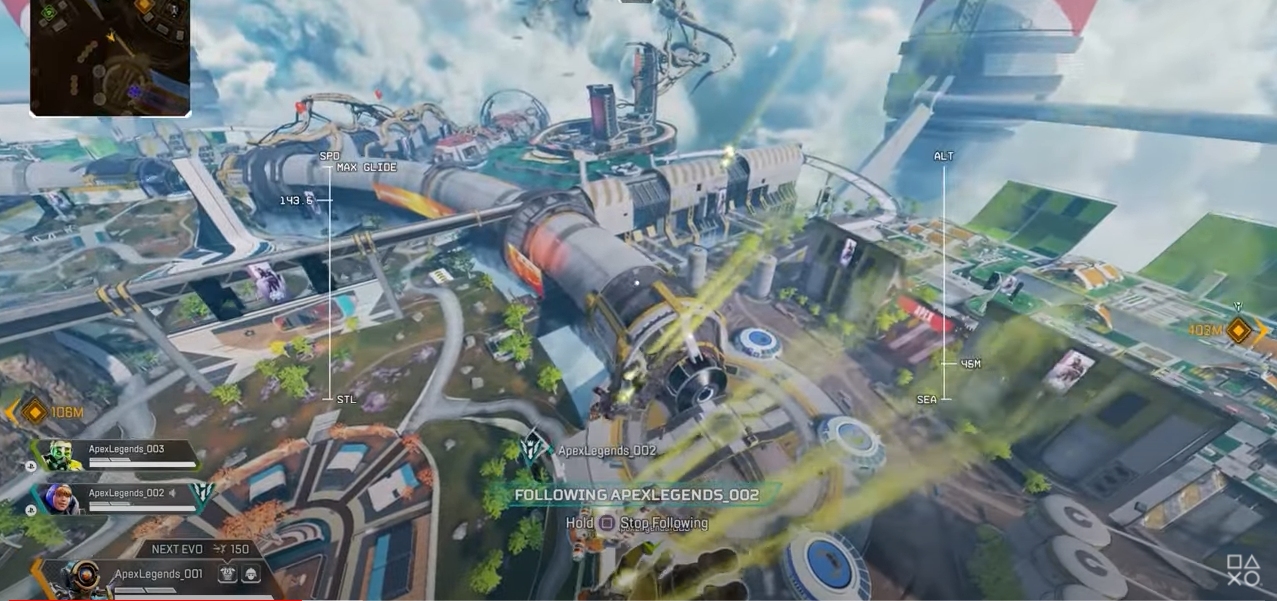Click the jumpmaster emblem beside ApexLegends_002's banner
This screenshot has height=601, width=1277.
[202, 496]
